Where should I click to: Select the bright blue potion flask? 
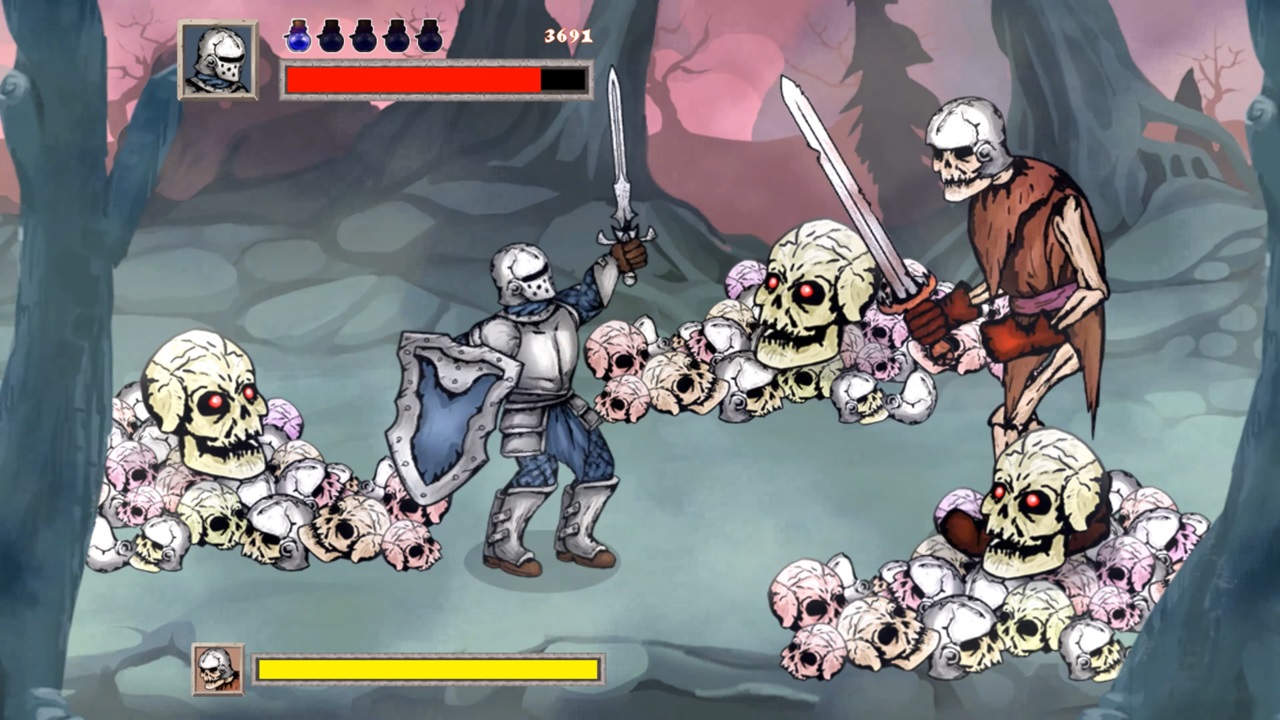click(298, 36)
